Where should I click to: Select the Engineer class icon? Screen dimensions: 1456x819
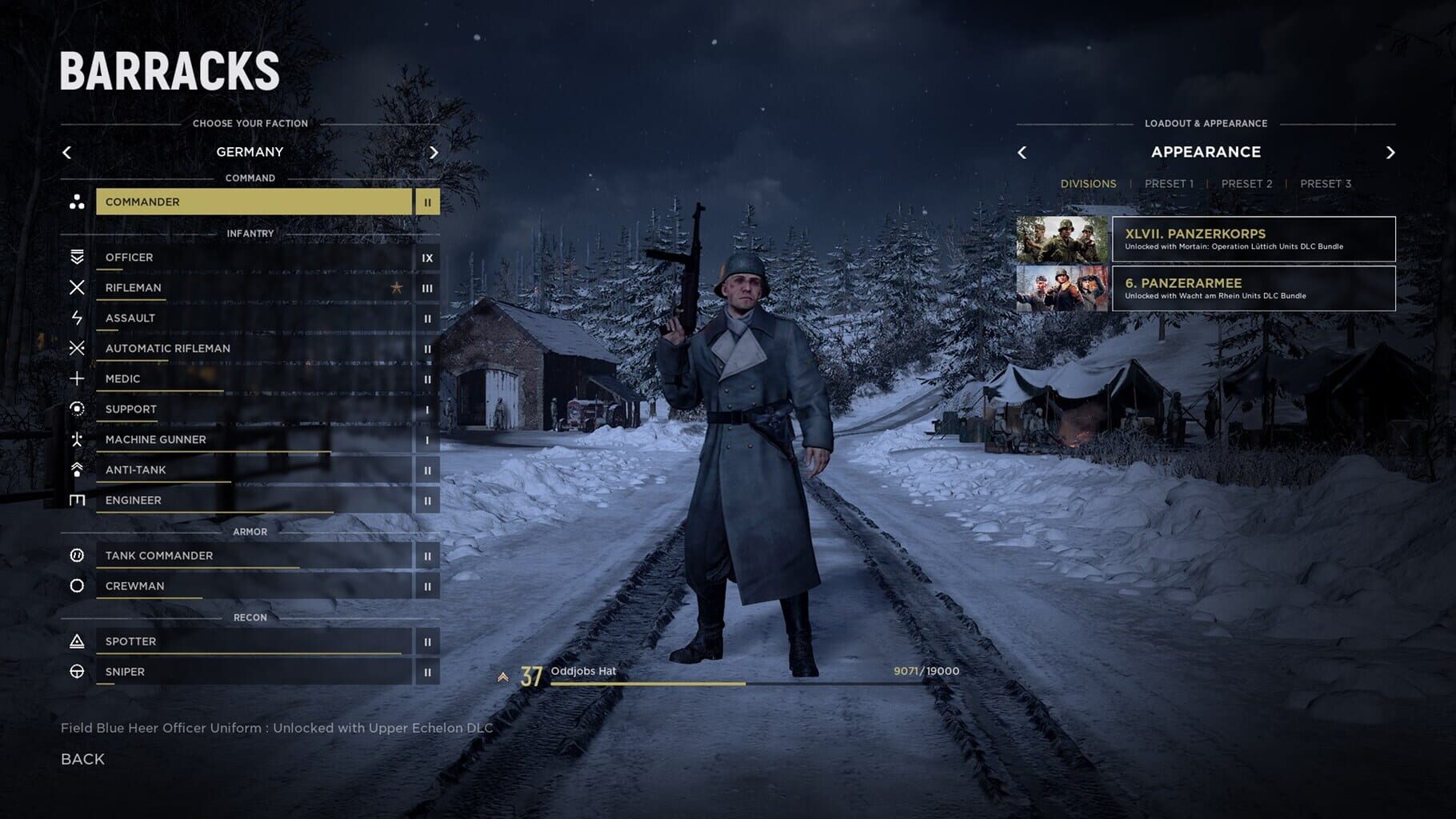pos(78,500)
